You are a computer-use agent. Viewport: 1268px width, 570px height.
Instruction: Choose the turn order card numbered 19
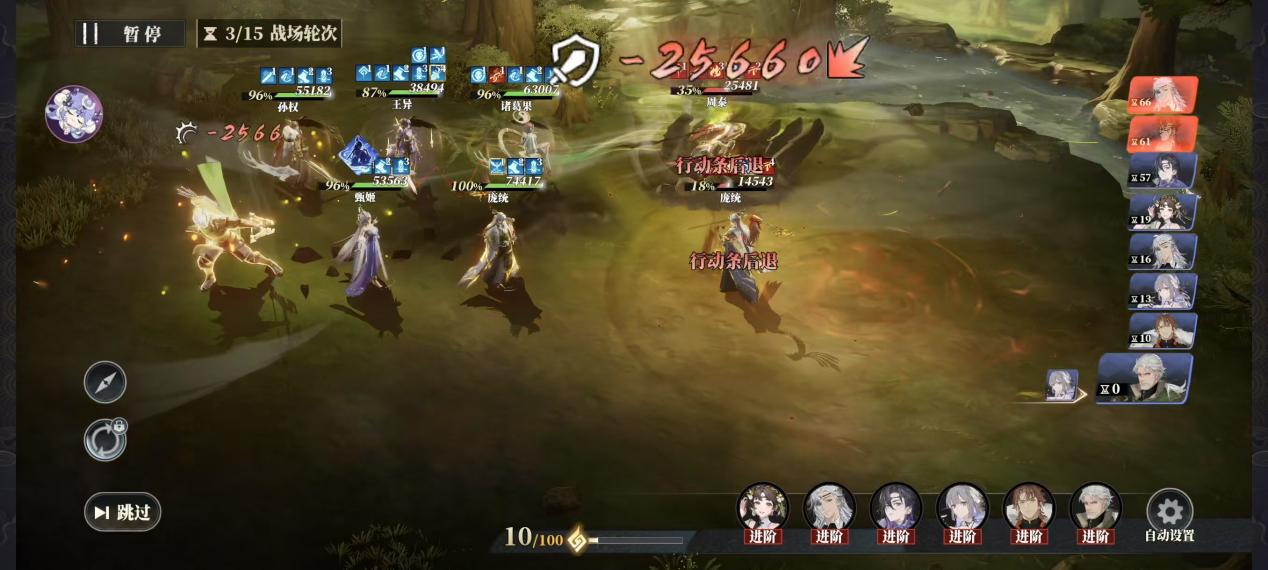coord(1163,212)
